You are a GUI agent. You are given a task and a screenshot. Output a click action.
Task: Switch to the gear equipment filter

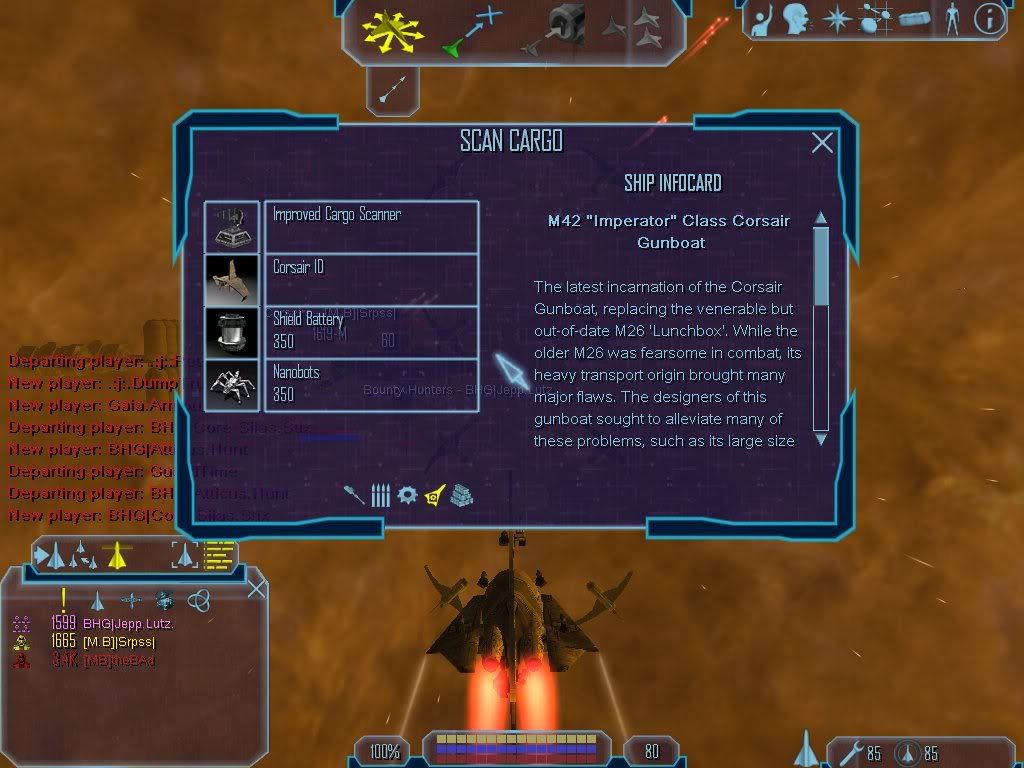click(407, 495)
